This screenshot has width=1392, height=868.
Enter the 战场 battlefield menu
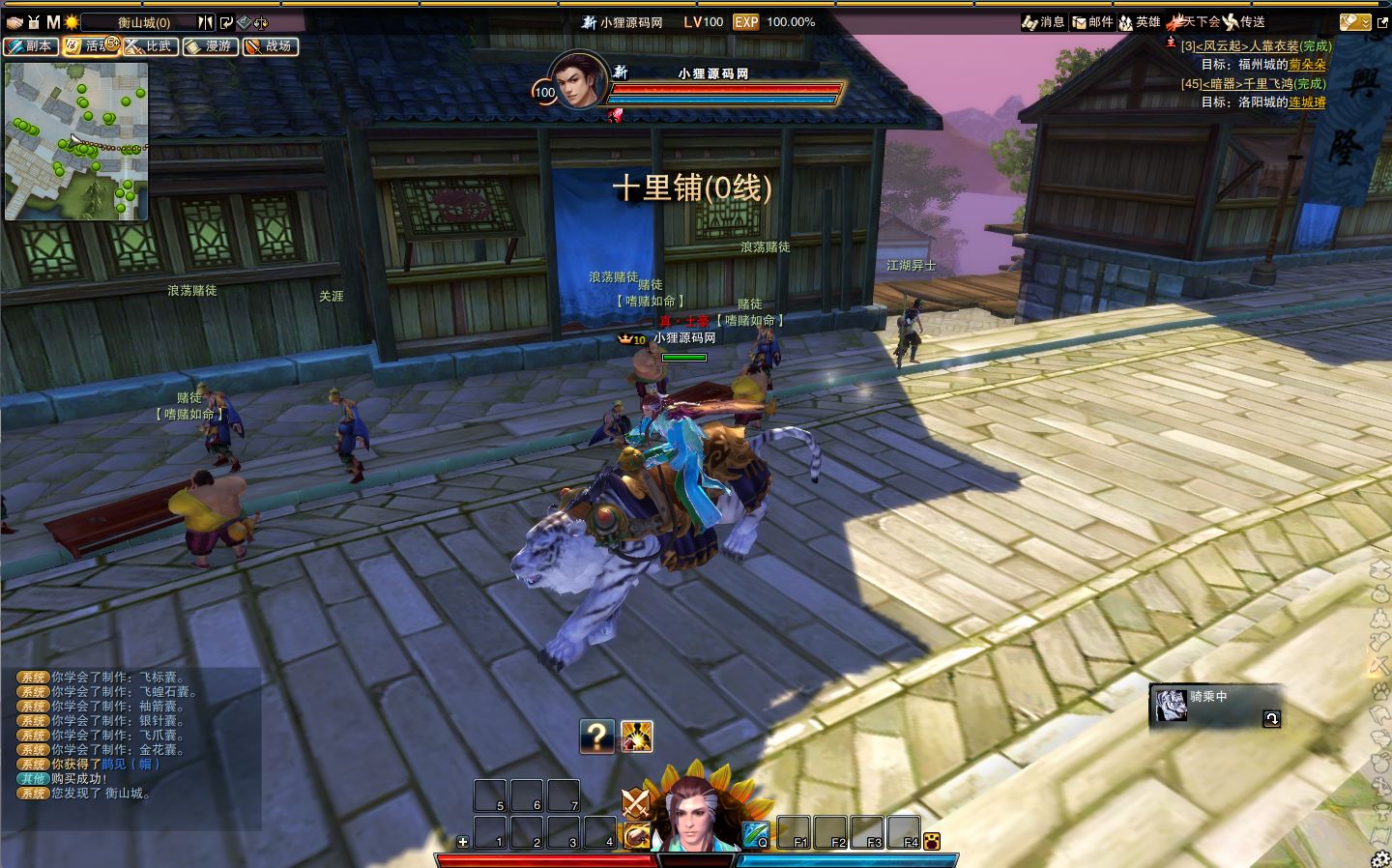270,46
